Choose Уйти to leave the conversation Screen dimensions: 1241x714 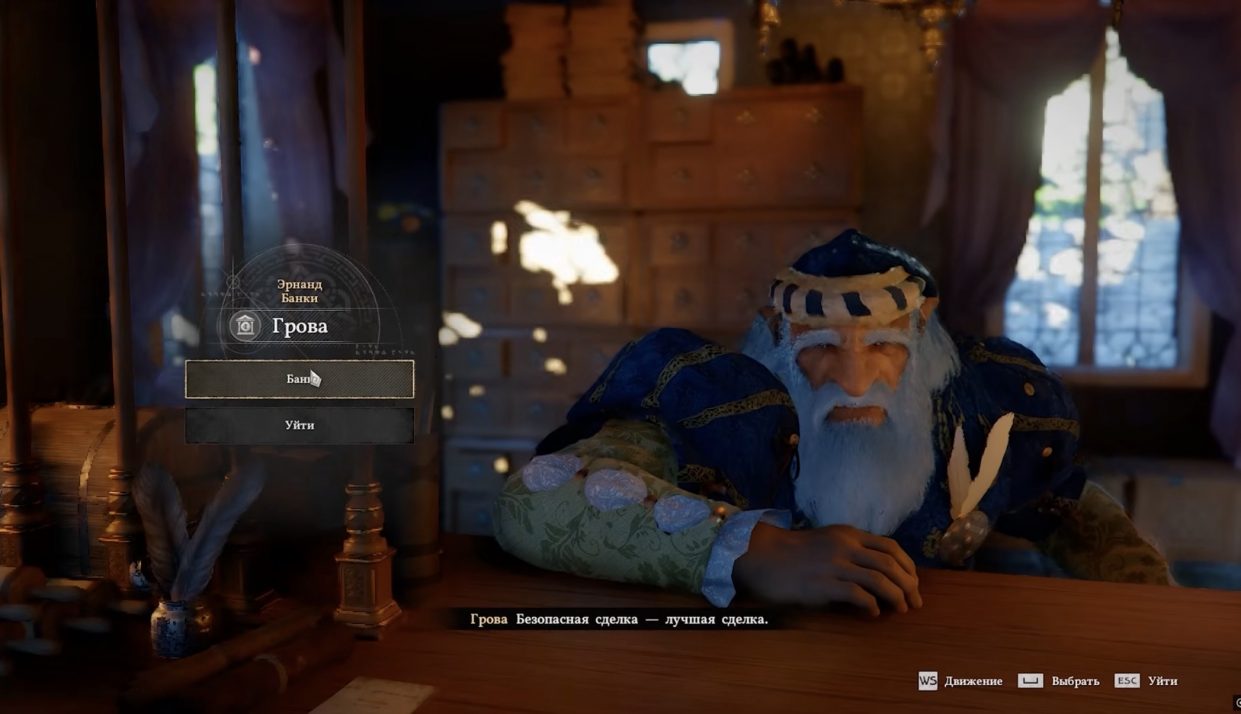299,425
